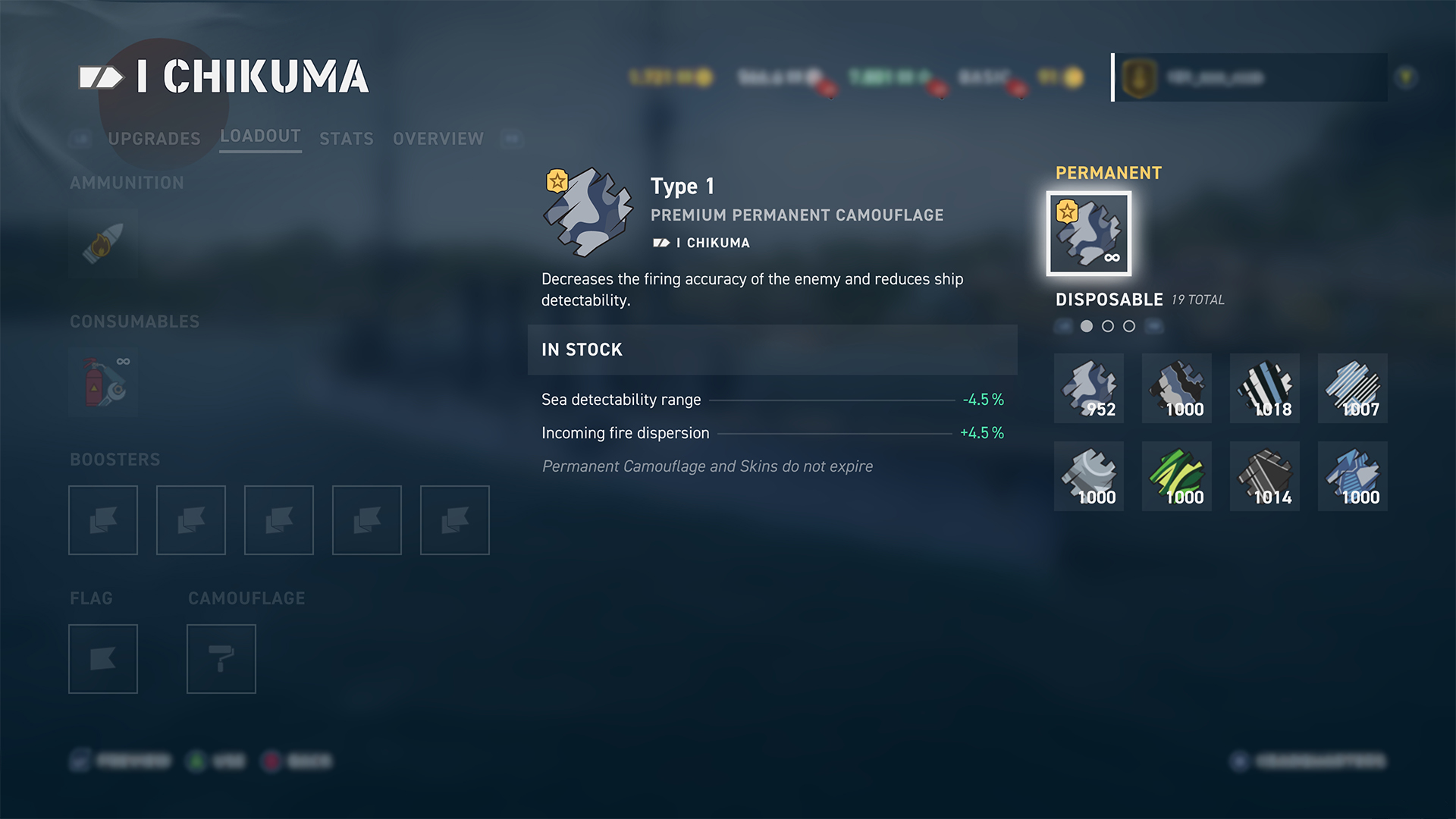Go to the second disposable camouflage page dot
Image resolution: width=1456 pixels, height=819 pixels.
pyautogui.click(x=1108, y=326)
